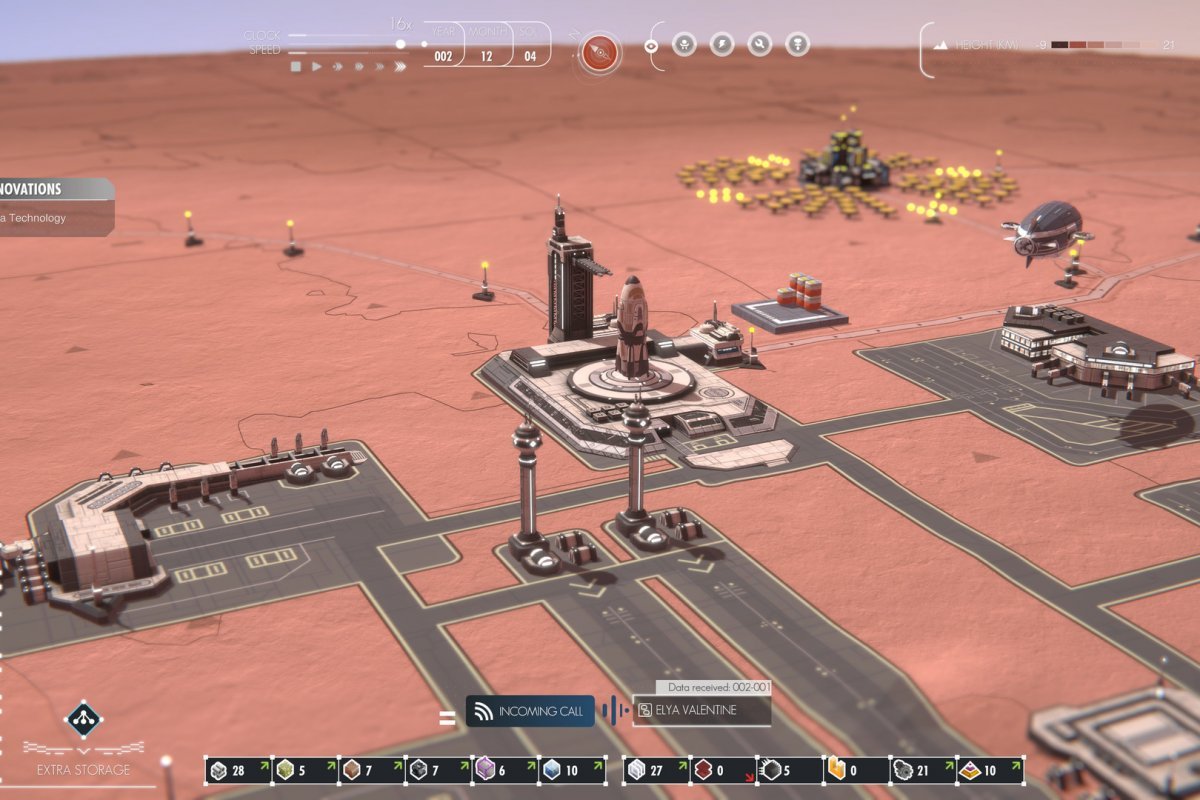Toggle the eye visibility icon
Screen dimensions: 1200x800
click(x=651, y=45)
